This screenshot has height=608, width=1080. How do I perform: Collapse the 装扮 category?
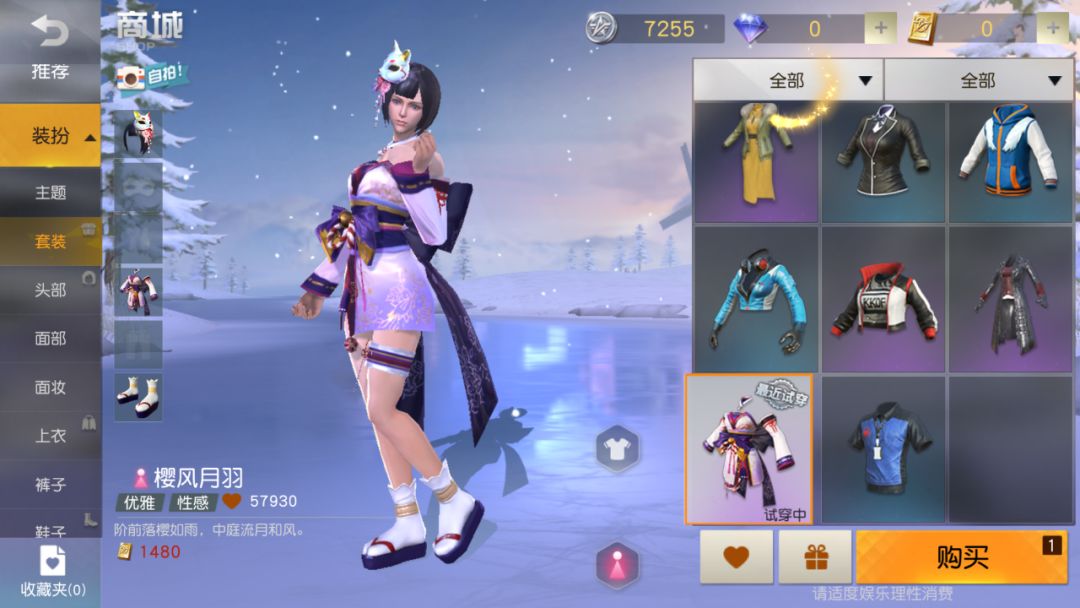(x=50, y=136)
